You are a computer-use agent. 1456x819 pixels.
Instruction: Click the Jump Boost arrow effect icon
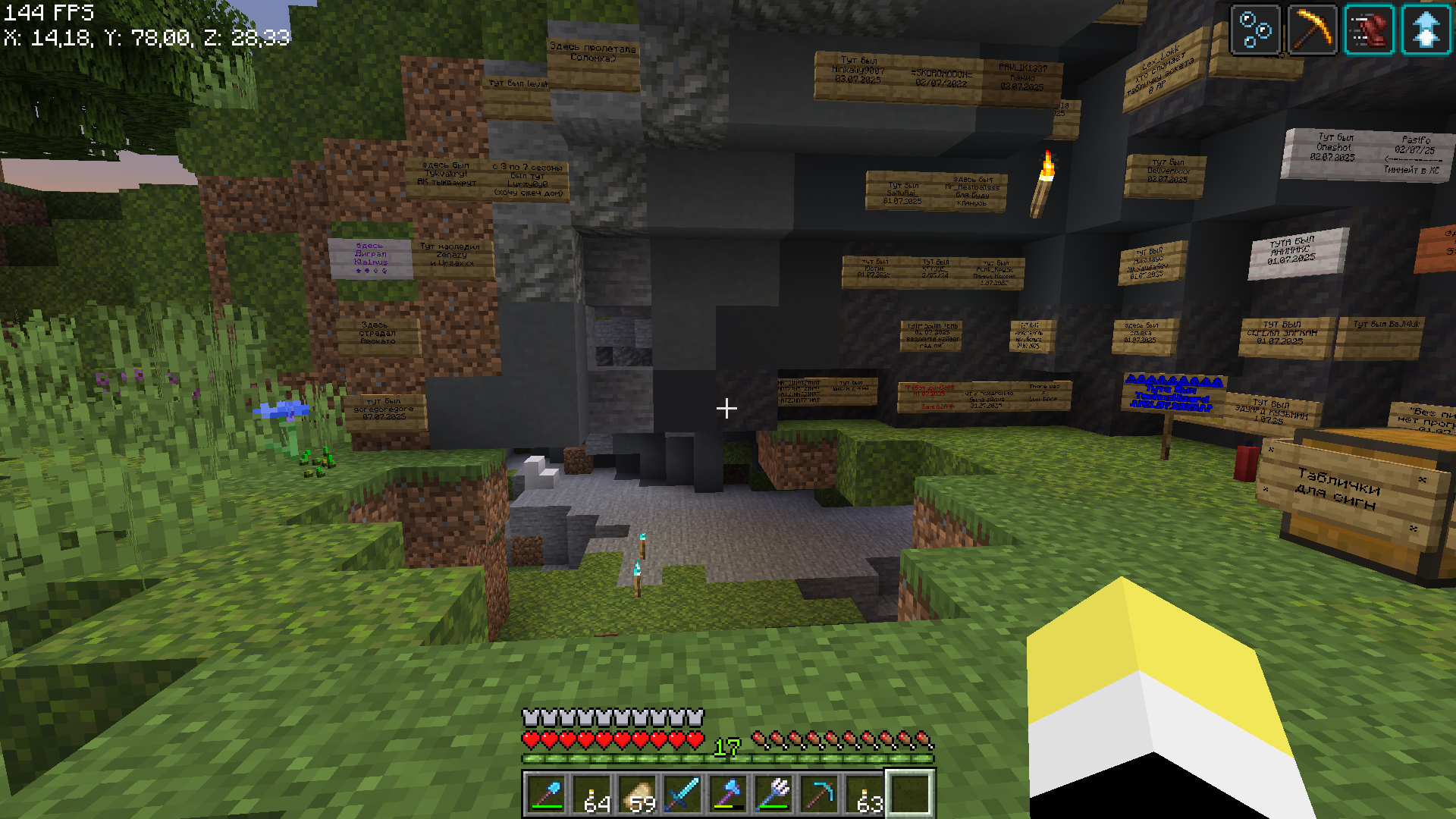click(1426, 30)
